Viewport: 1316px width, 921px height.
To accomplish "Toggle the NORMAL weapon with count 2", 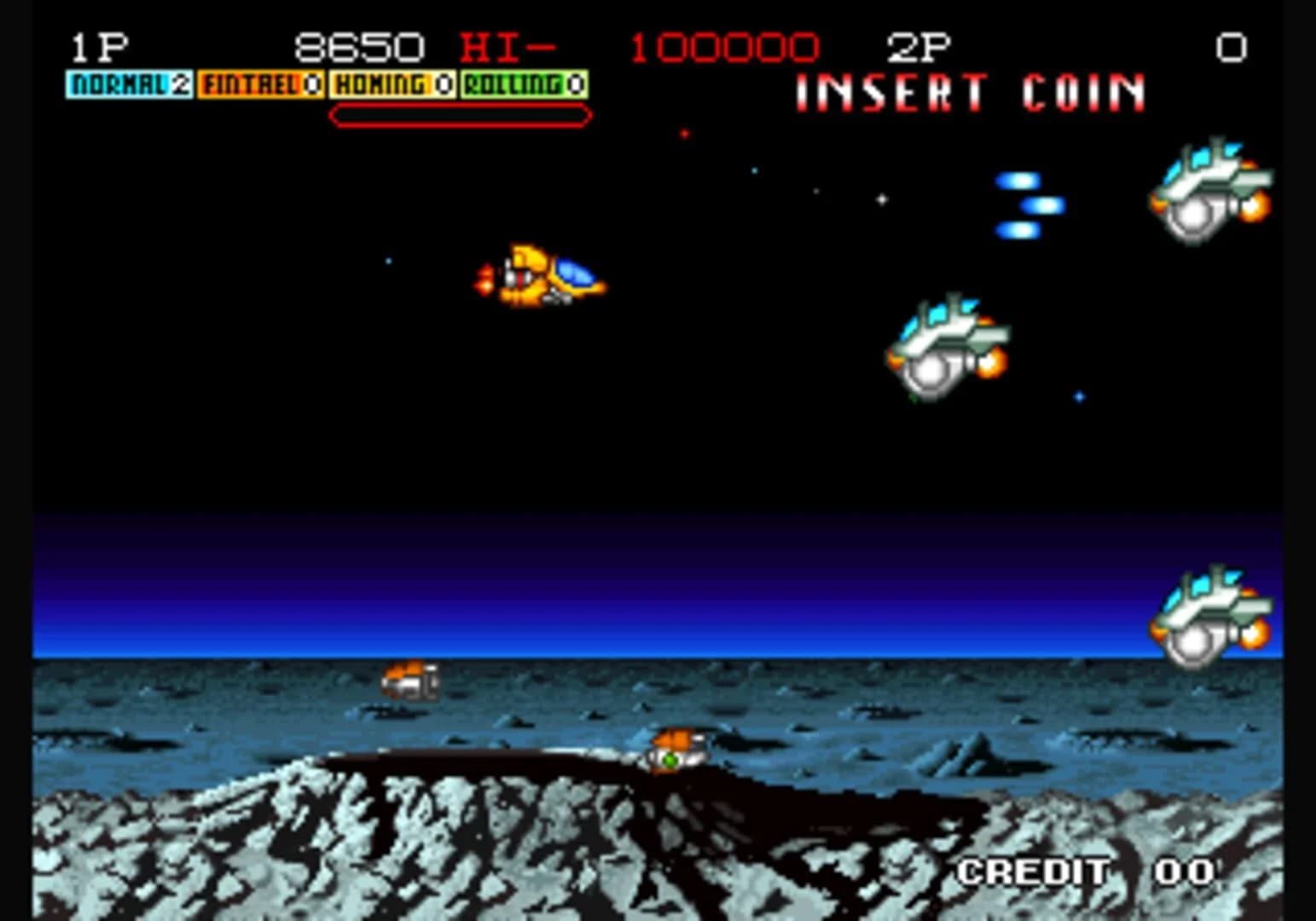I will (x=128, y=84).
